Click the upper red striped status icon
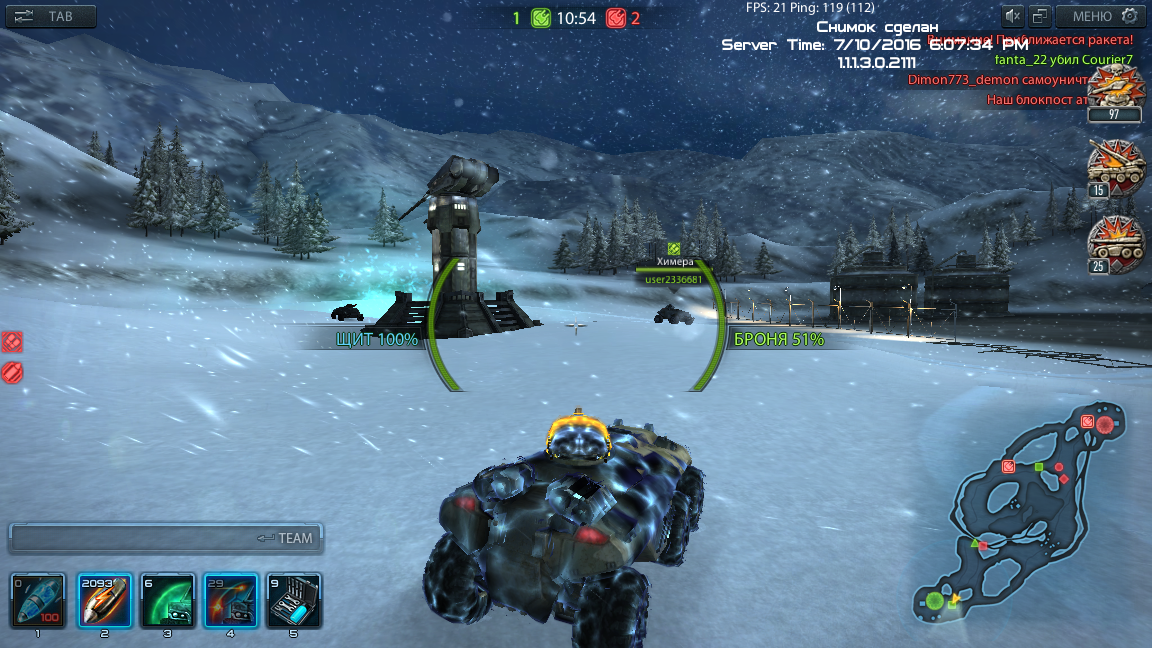This screenshot has width=1152, height=648. coord(12,342)
